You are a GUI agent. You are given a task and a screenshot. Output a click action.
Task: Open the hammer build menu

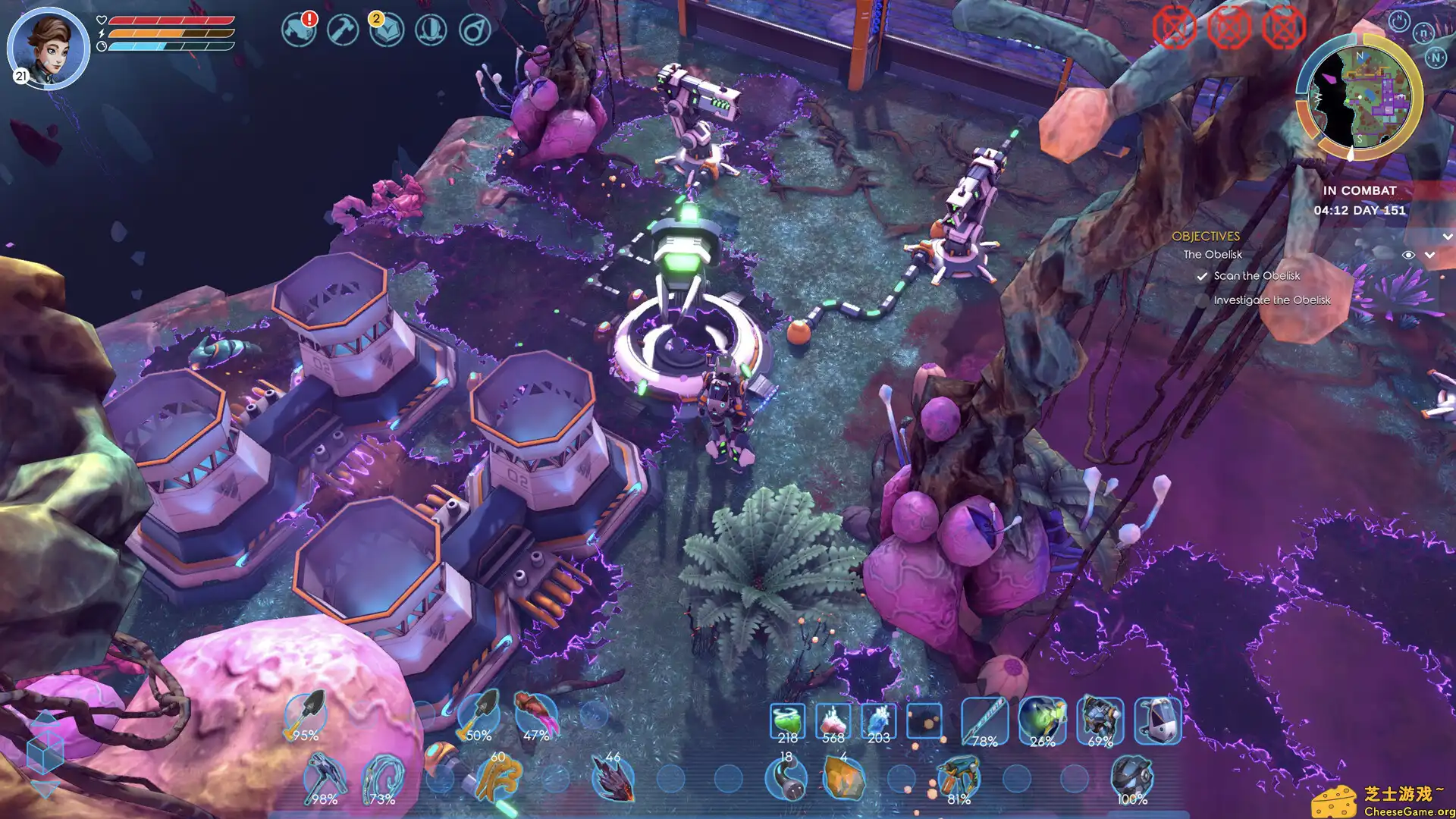[343, 30]
